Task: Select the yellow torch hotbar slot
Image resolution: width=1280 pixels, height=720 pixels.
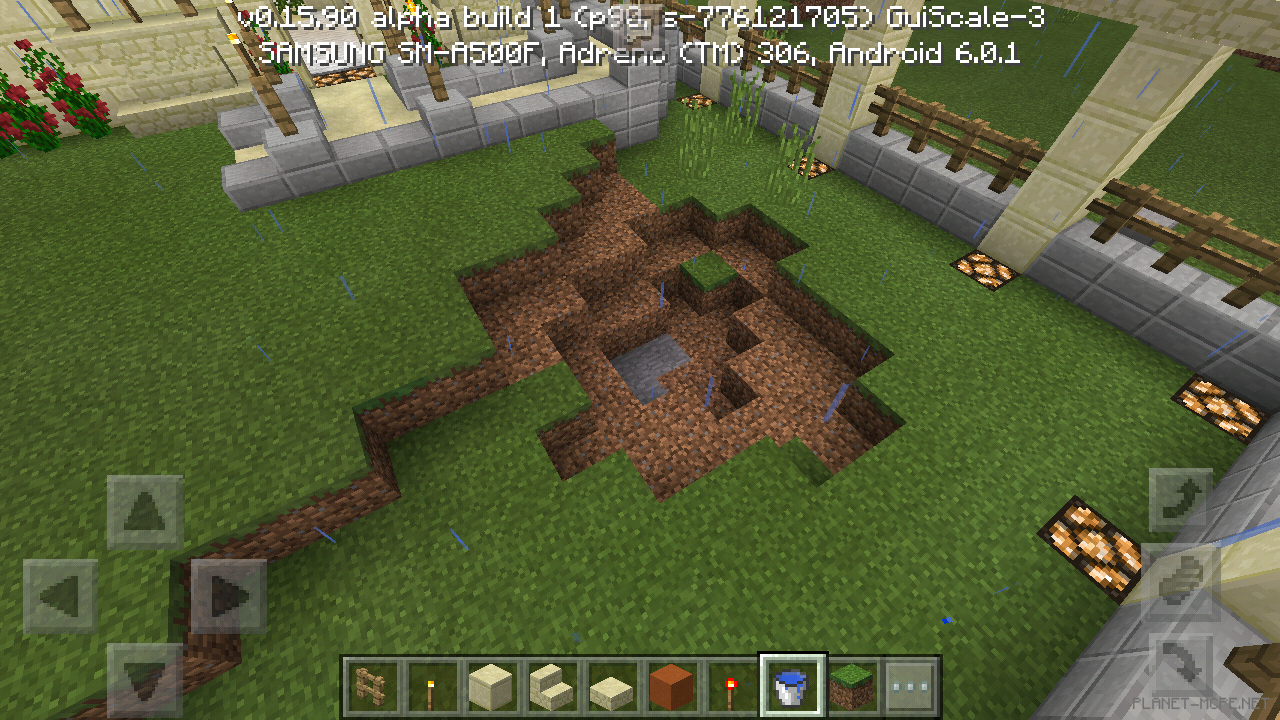Action: click(x=431, y=687)
